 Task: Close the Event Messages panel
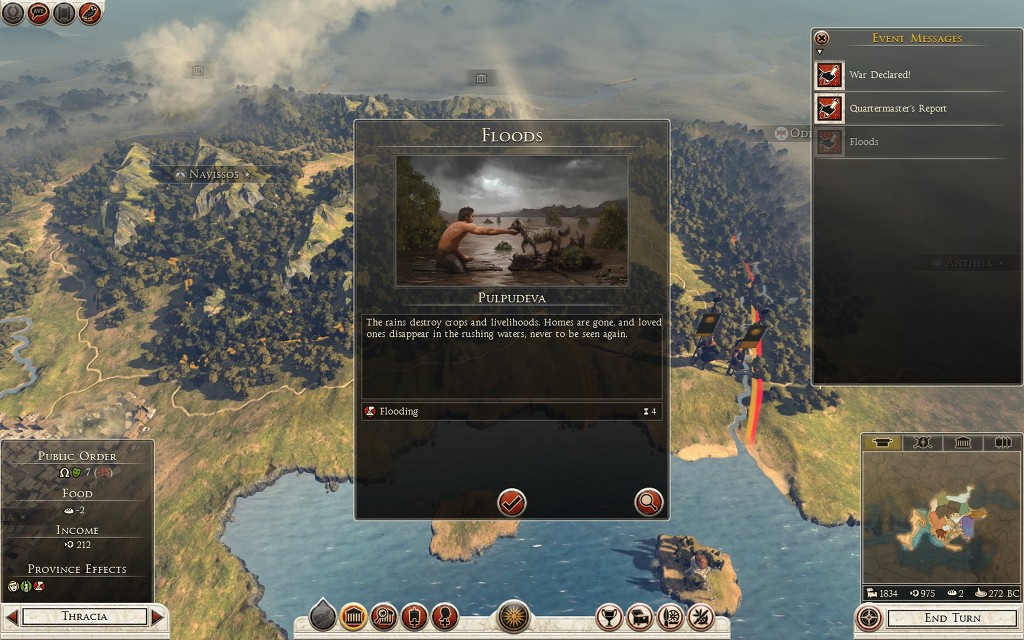(x=822, y=39)
